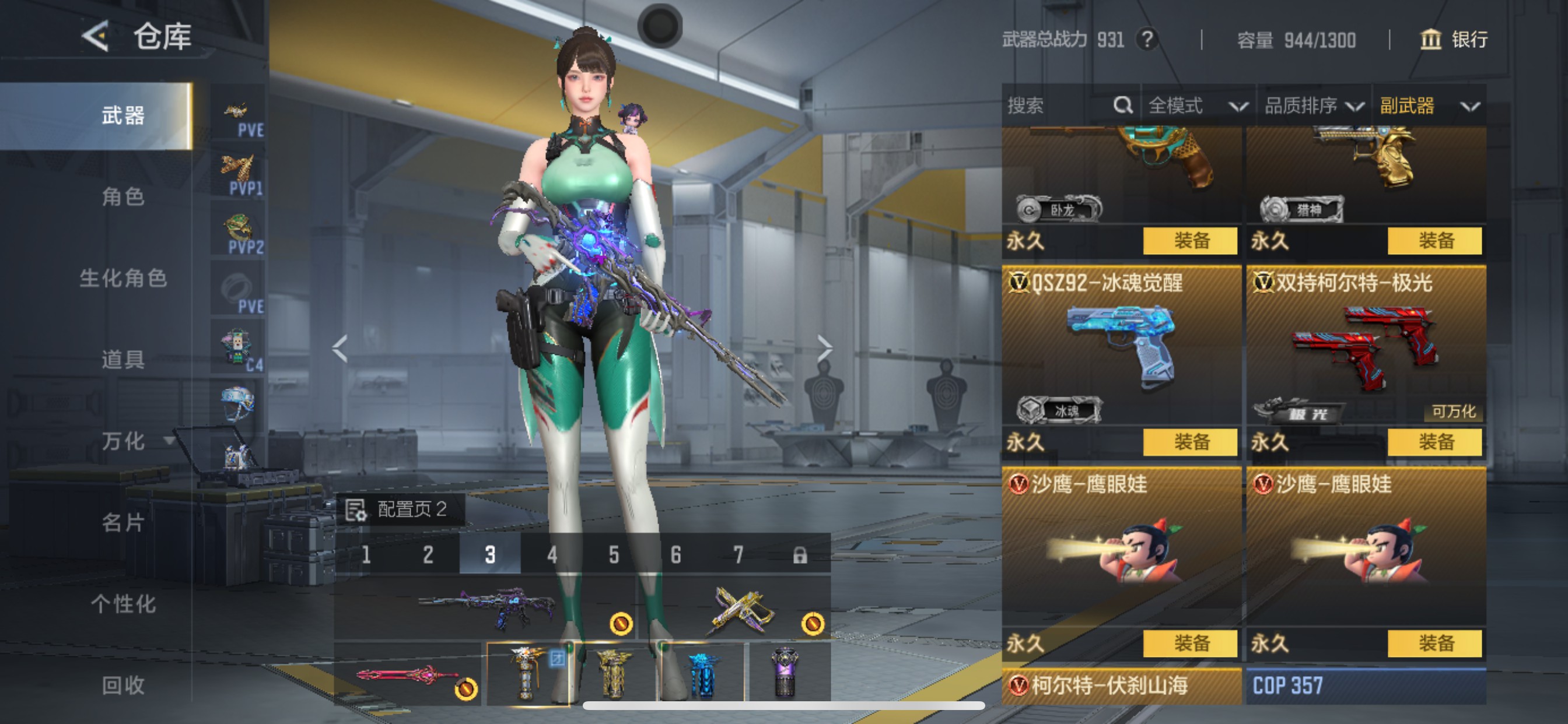
Task: Equip the QSZ92-冰魂觉醒 pistol
Action: 1191,443
